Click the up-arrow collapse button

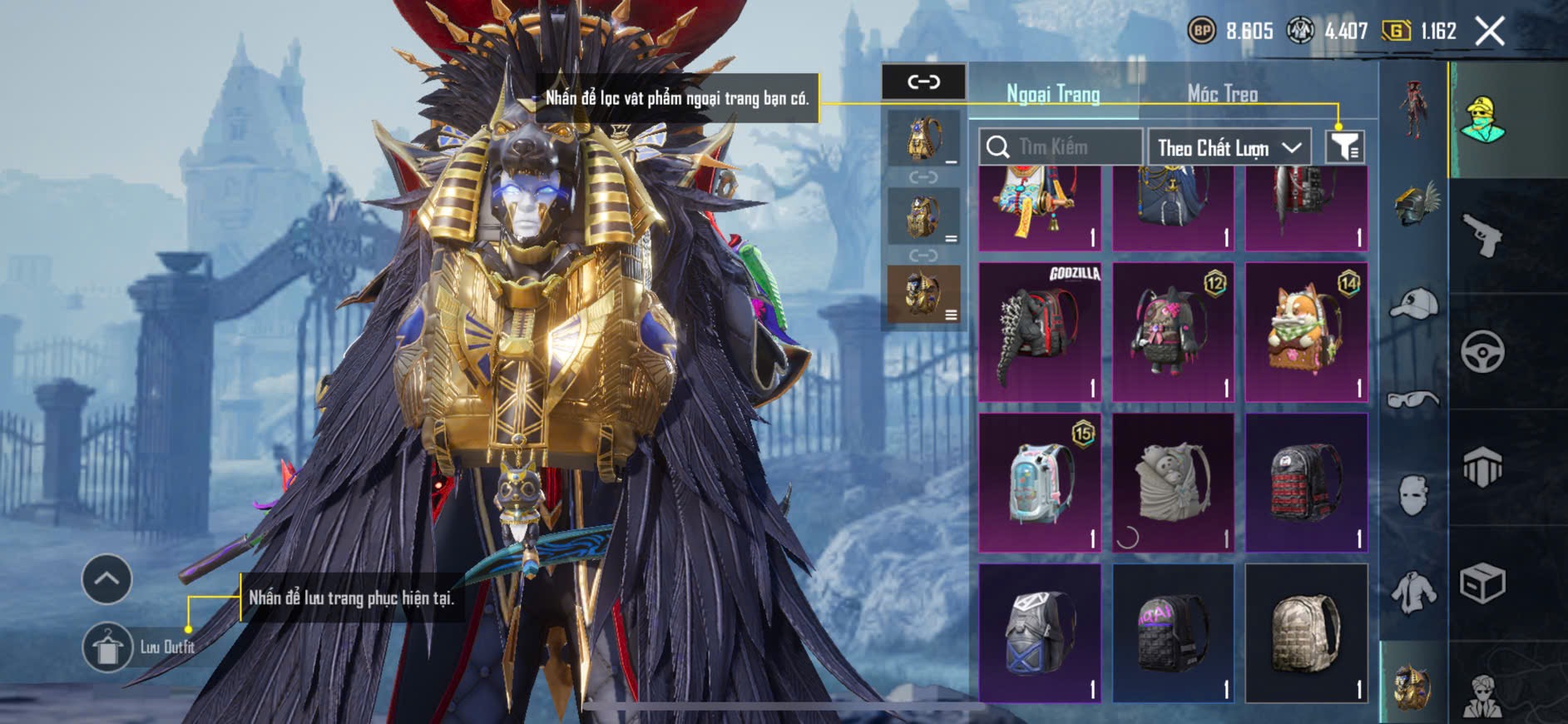coord(106,579)
